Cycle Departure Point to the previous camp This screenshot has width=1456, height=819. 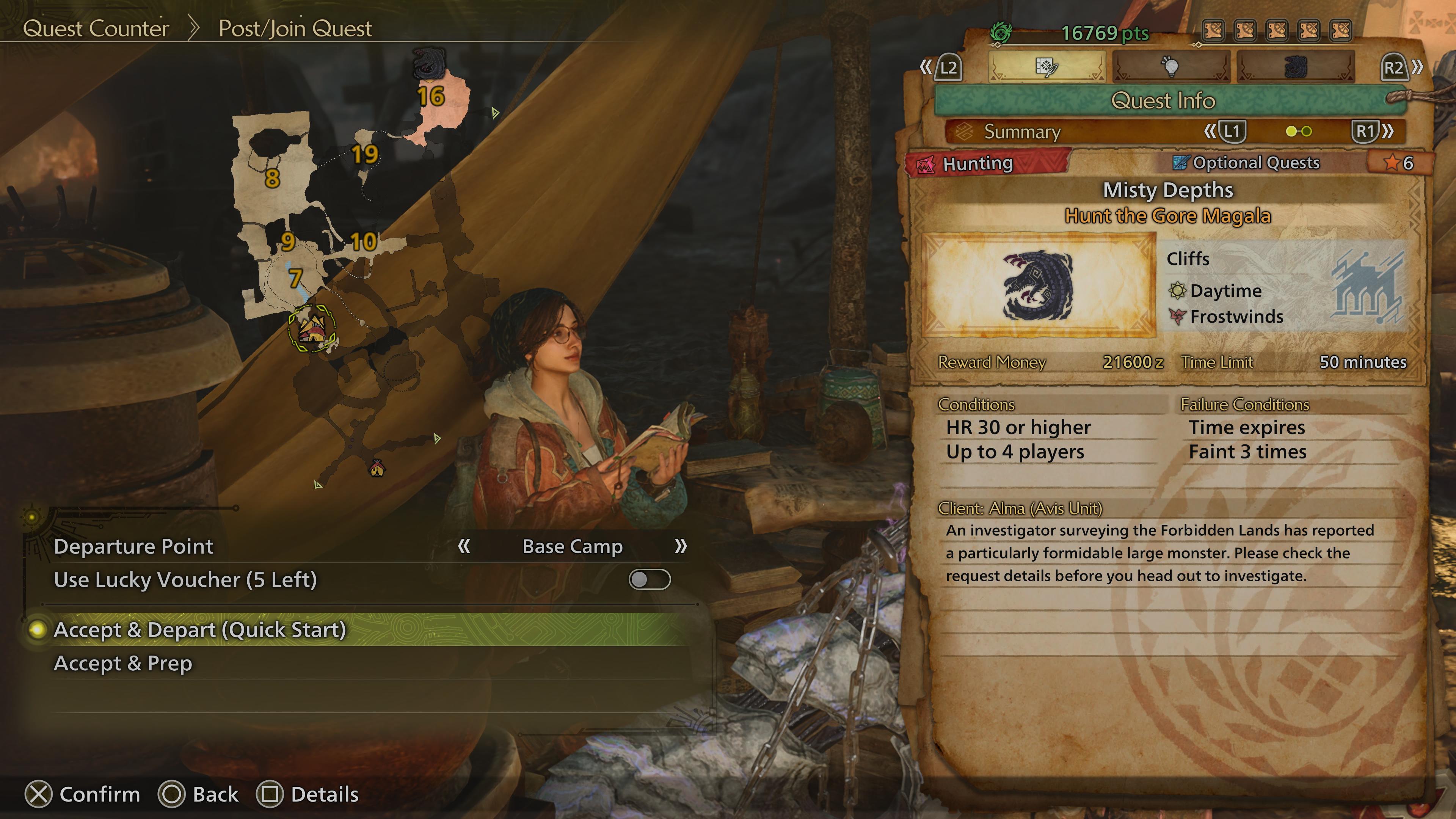[x=464, y=546]
